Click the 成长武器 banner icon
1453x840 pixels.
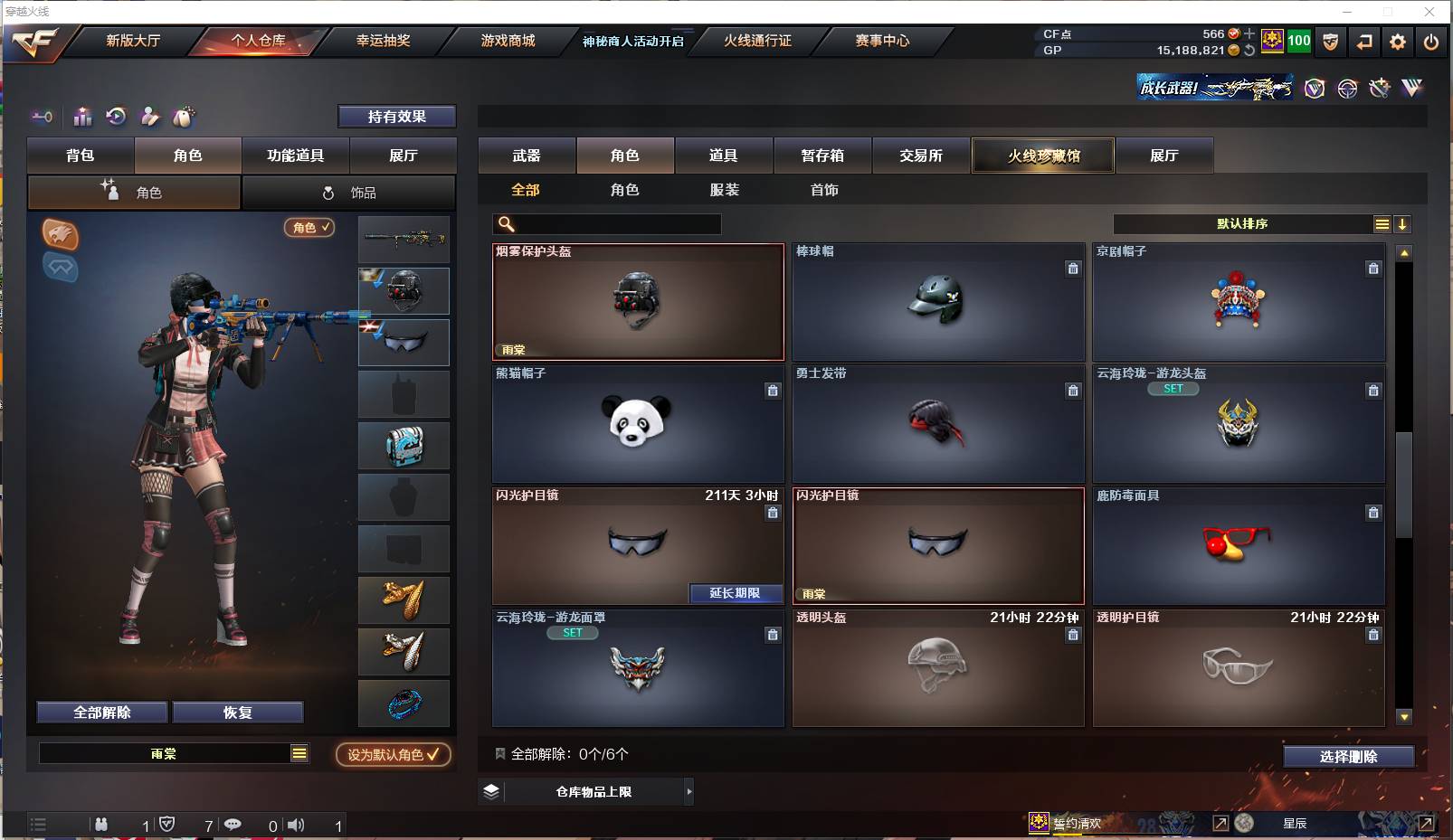point(1214,88)
